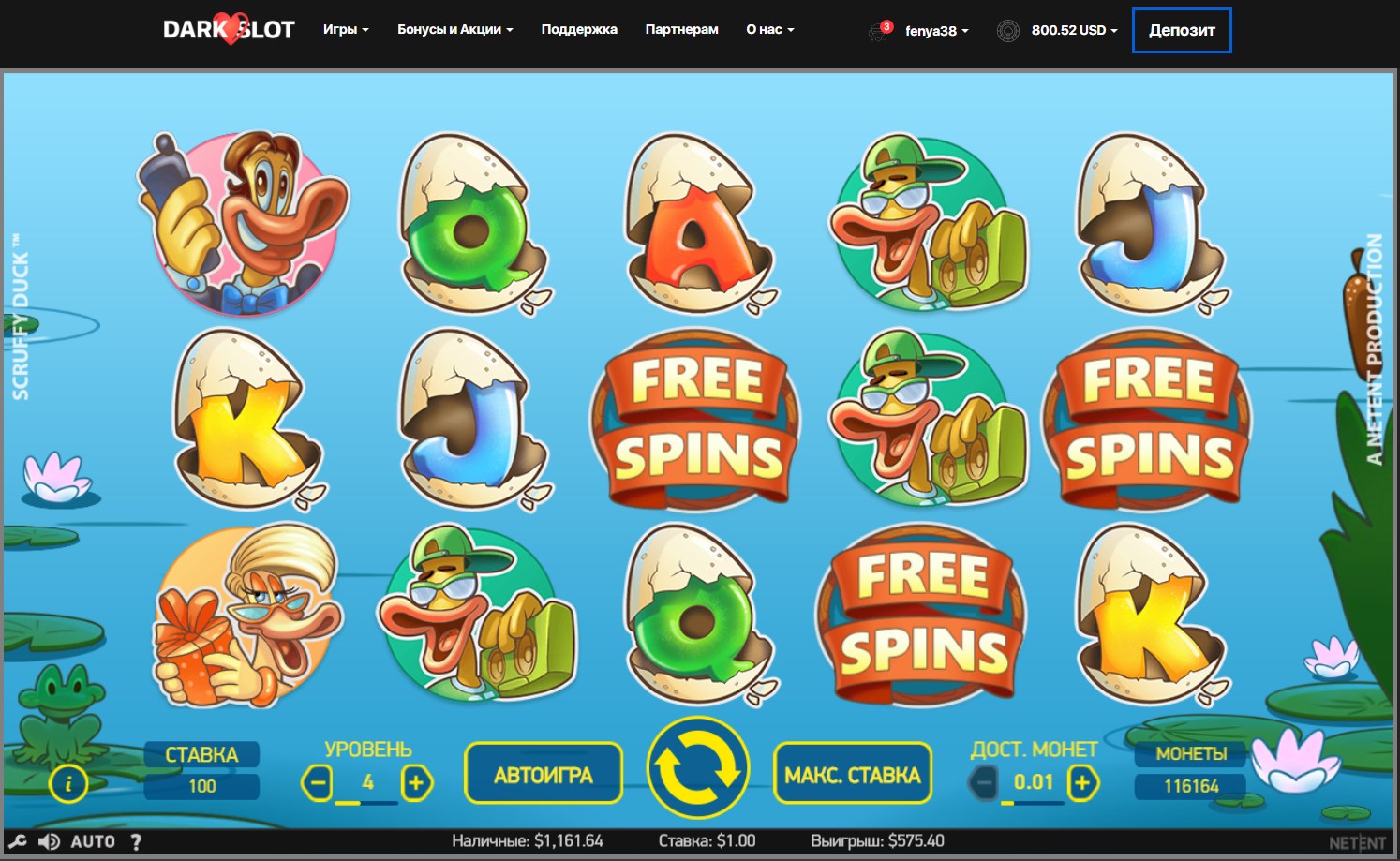Toggle sound with the speaker icon
This screenshot has height=861, width=1400.
click(49, 841)
